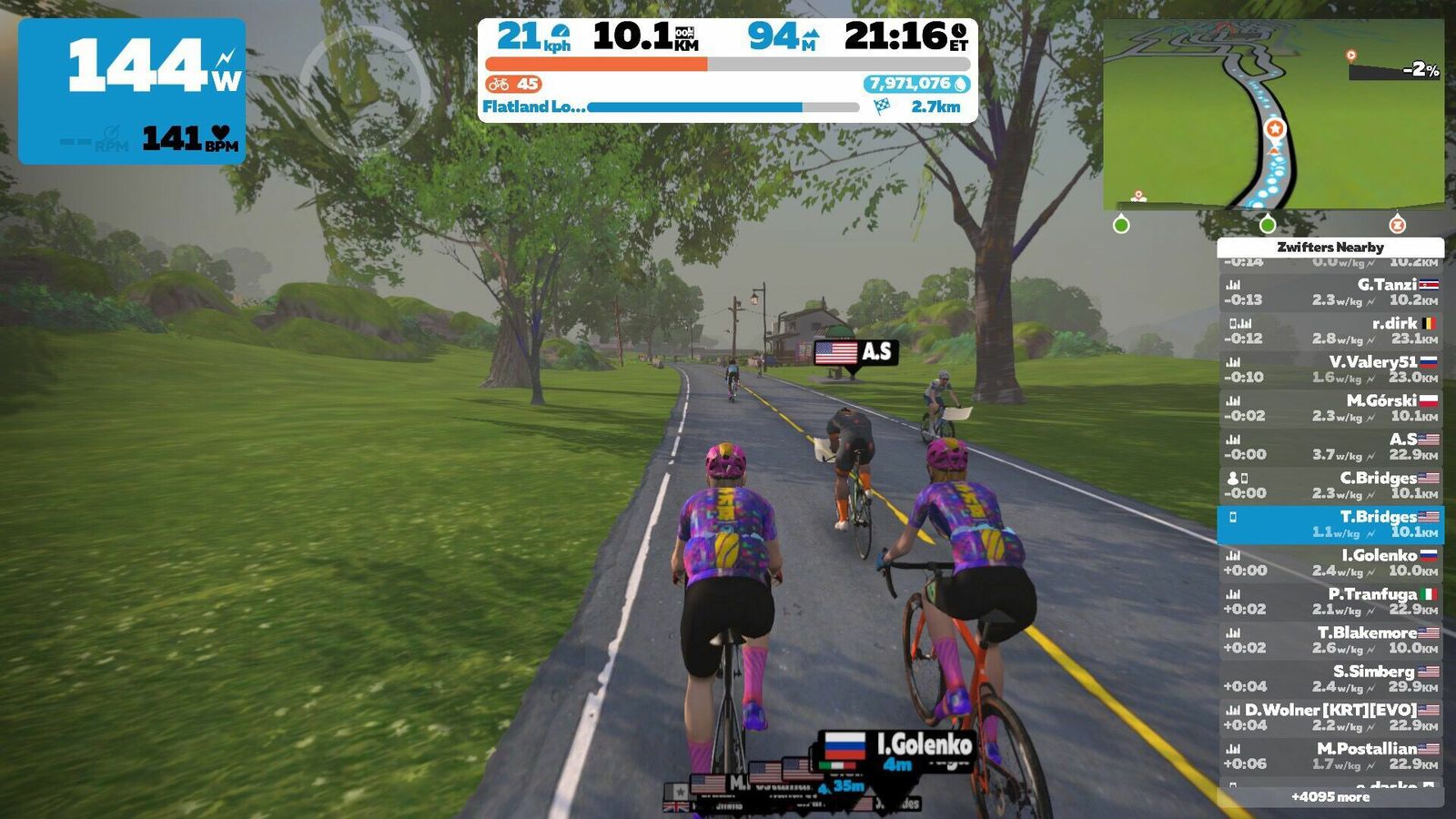Show the +4095 more riders
This screenshot has width=1456, height=819.
point(1330,797)
